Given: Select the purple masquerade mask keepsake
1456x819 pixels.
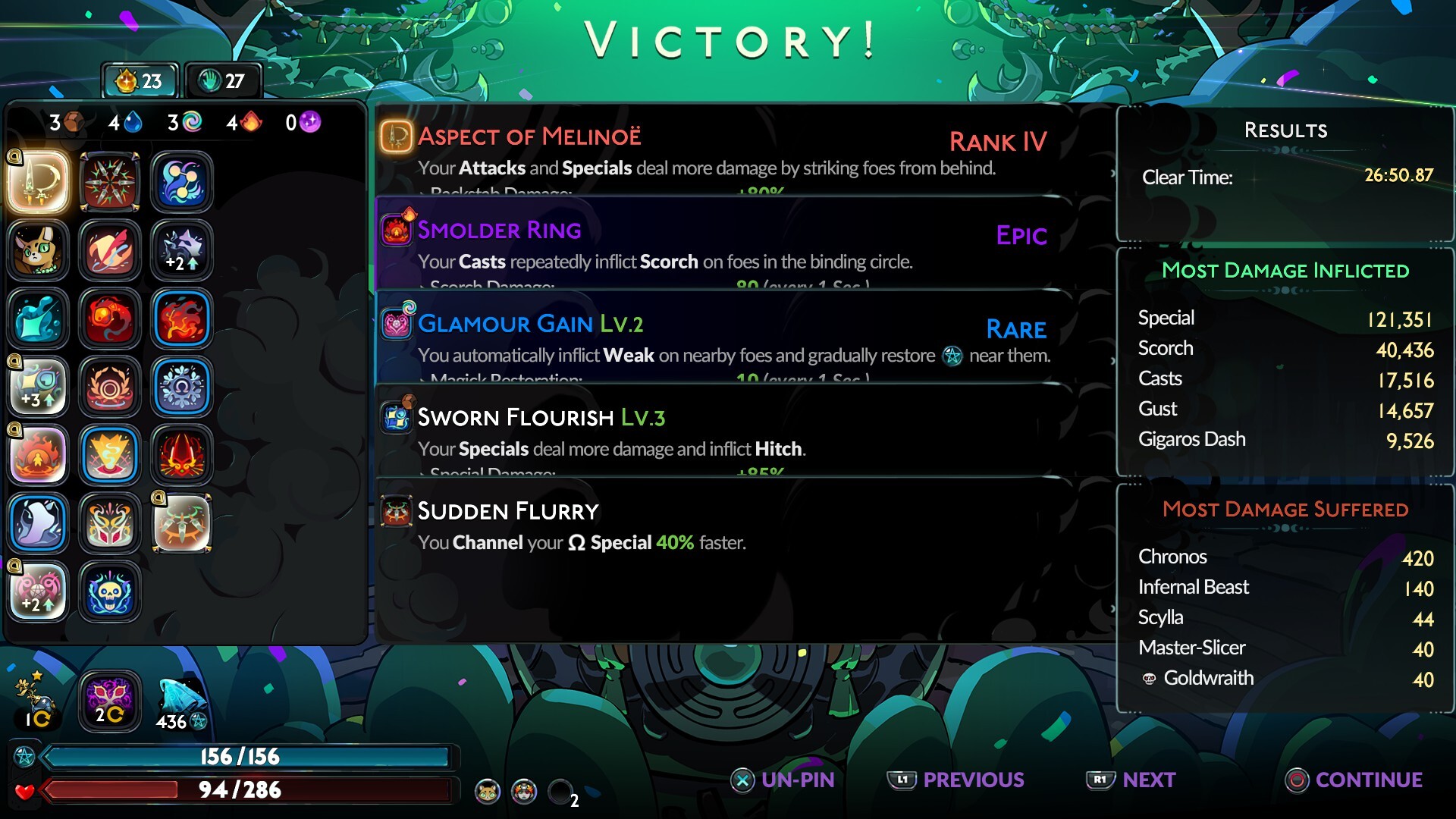Looking at the screenshot, I should click(x=110, y=699).
